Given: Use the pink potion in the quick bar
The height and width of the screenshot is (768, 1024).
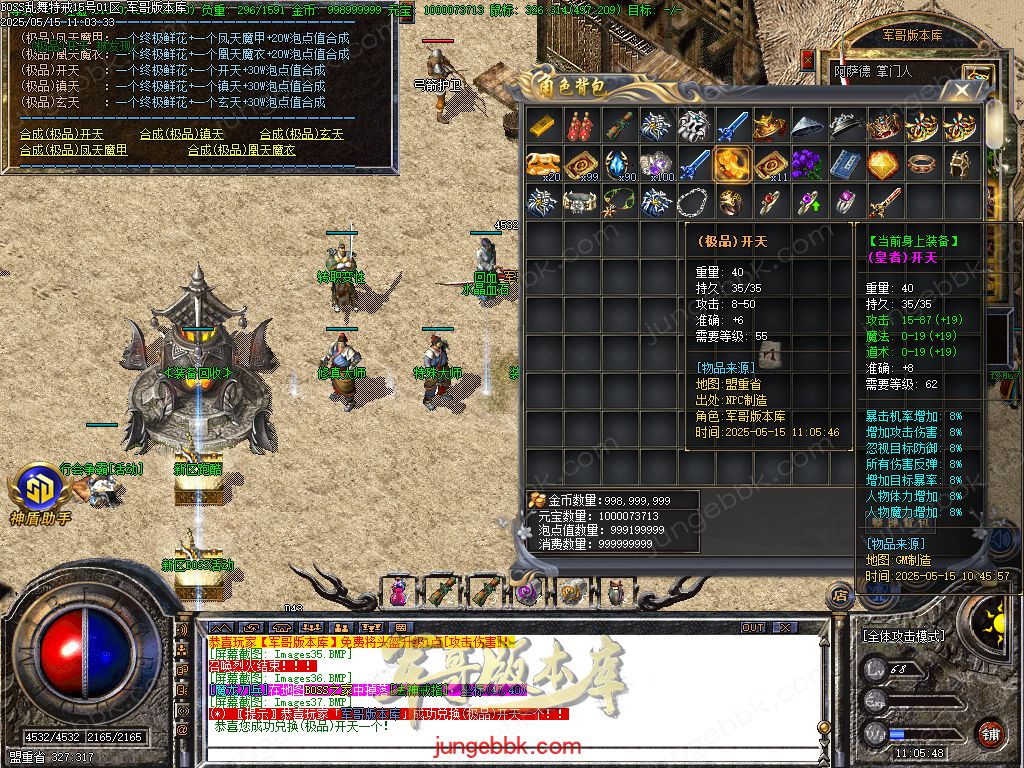Looking at the screenshot, I should point(399,591).
